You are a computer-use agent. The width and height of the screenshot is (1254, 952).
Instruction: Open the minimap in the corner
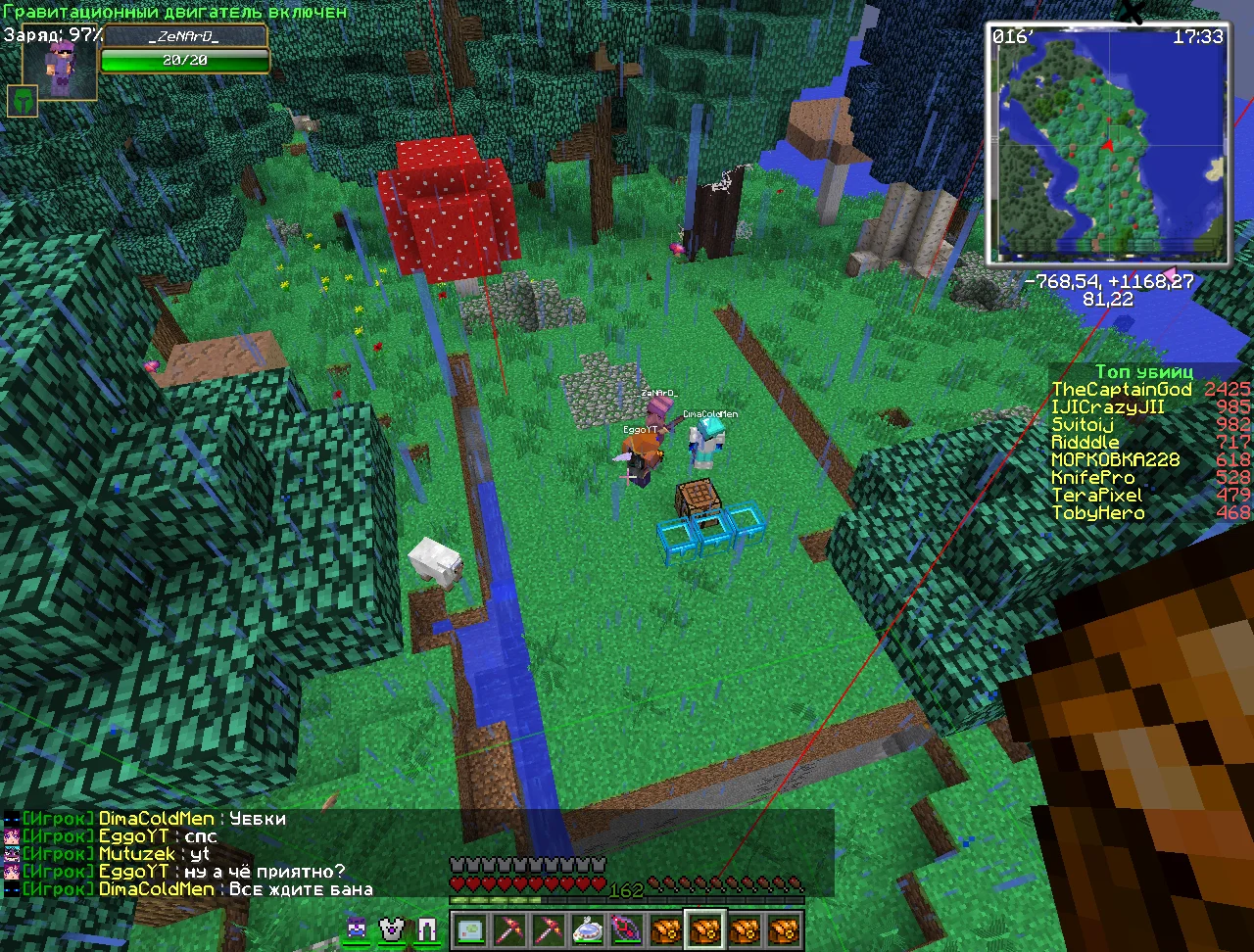[1107, 144]
